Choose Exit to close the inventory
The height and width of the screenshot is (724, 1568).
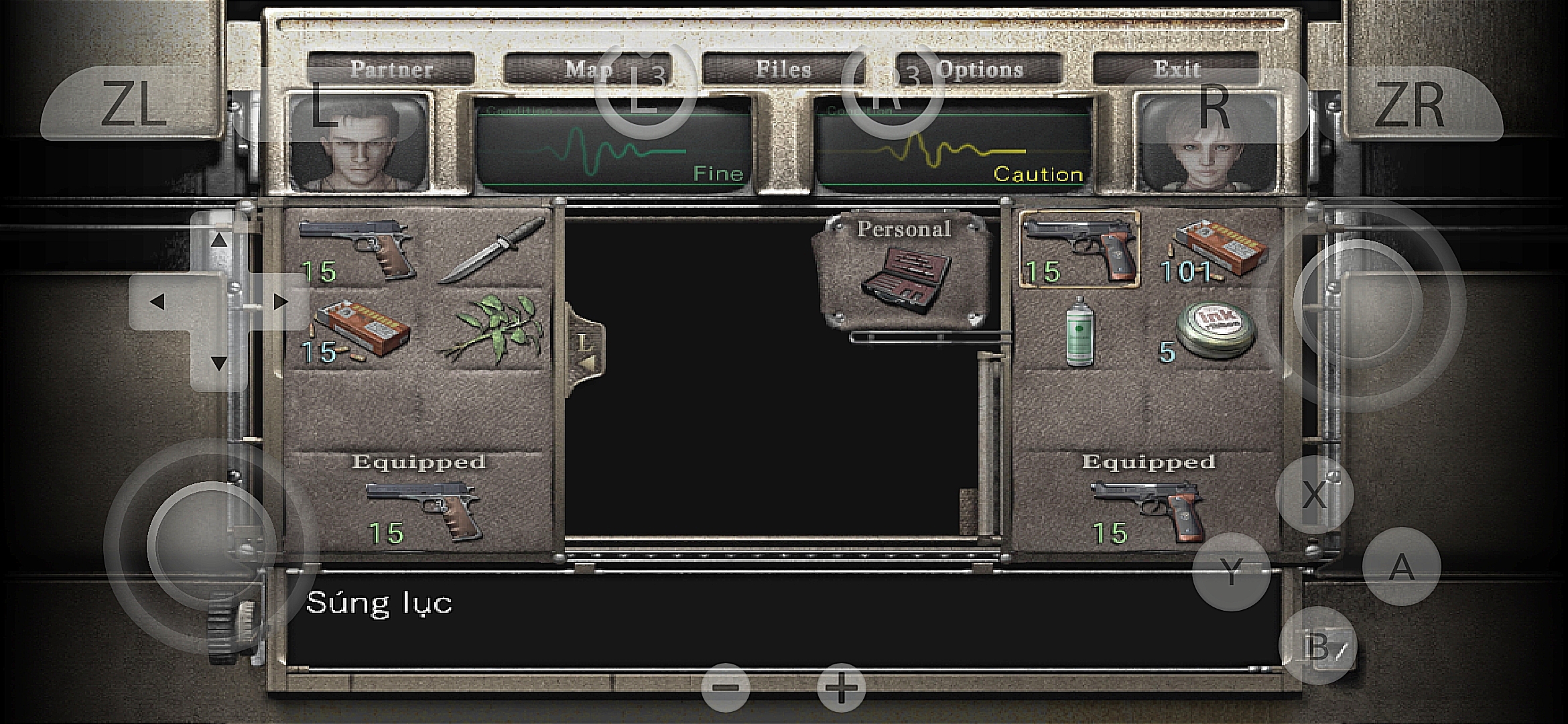1176,69
